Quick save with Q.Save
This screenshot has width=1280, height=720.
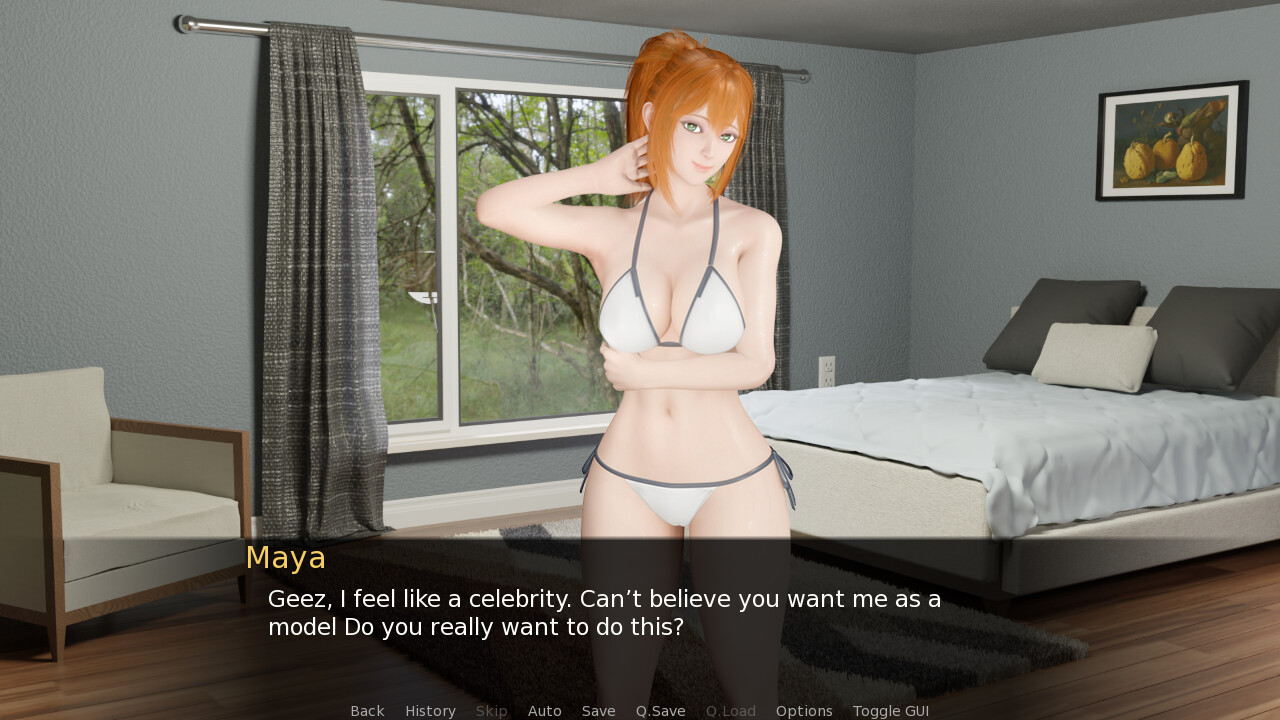coord(660,711)
